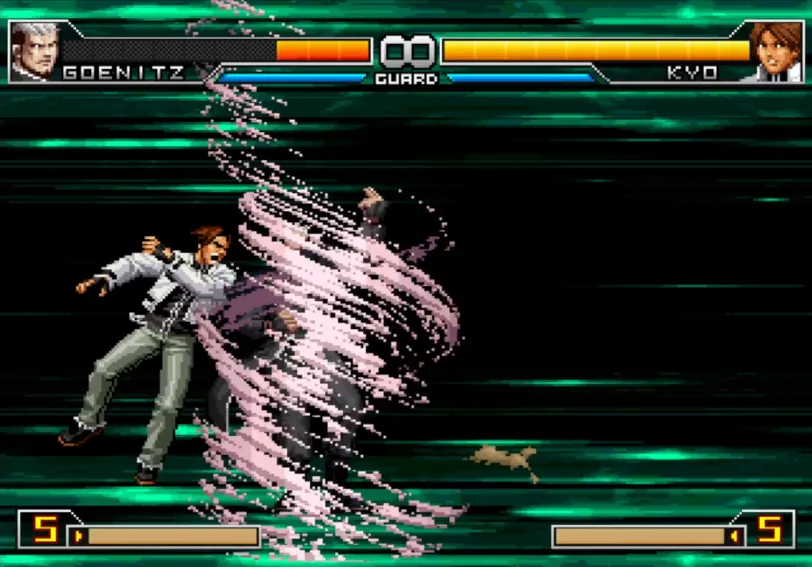Click Goenitz's character portrait

pyautogui.click(x=34, y=51)
